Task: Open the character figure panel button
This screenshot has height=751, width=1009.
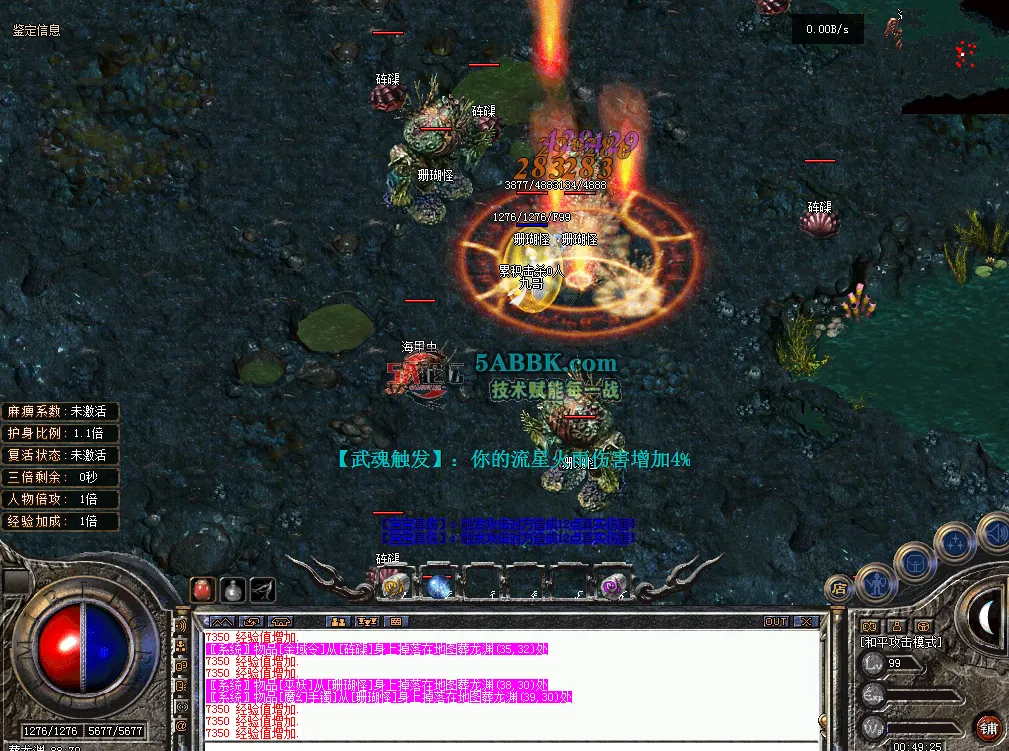Action: (876, 580)
